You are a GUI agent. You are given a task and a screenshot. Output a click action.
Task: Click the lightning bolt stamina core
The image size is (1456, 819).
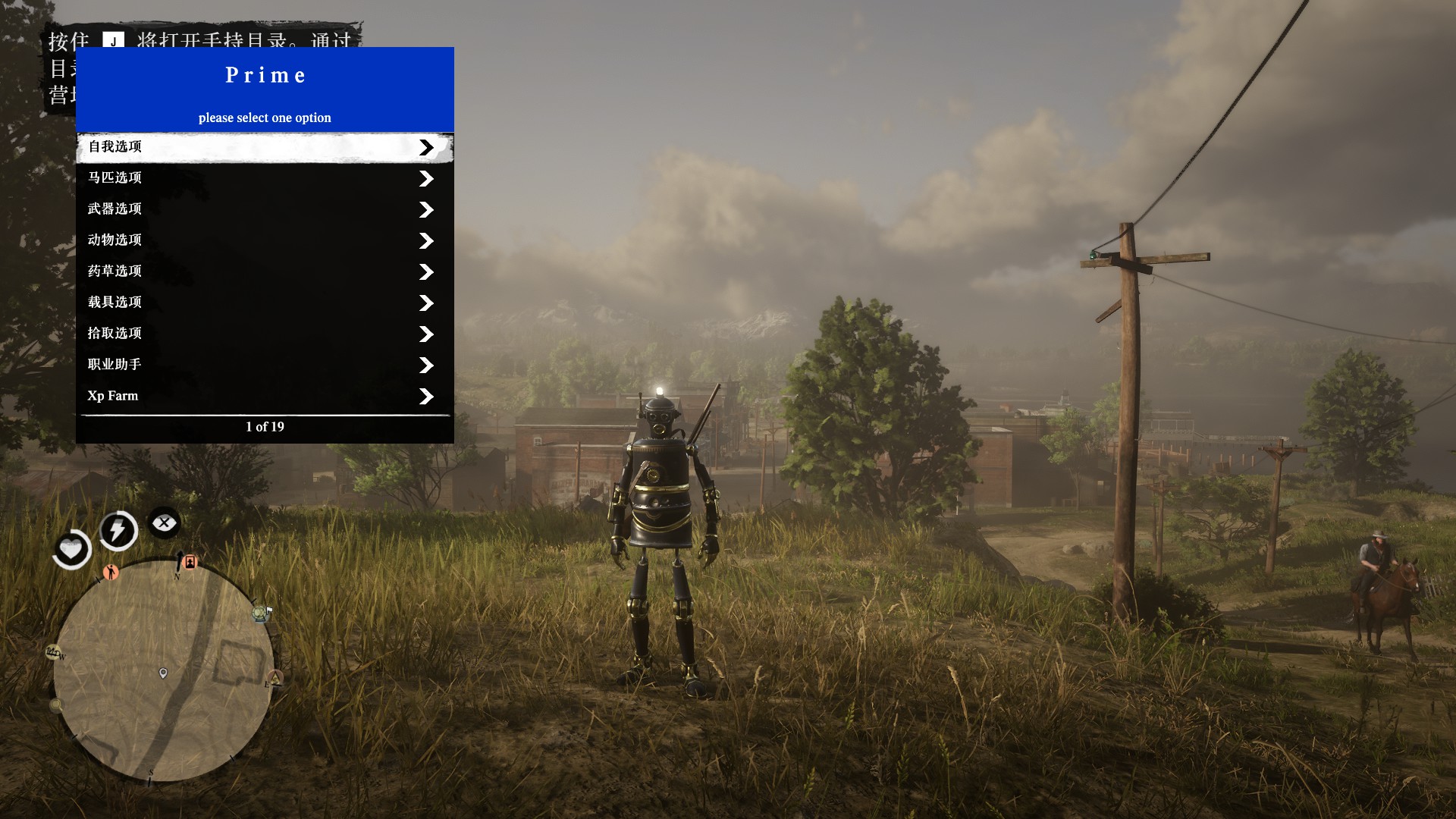point(118,529)
